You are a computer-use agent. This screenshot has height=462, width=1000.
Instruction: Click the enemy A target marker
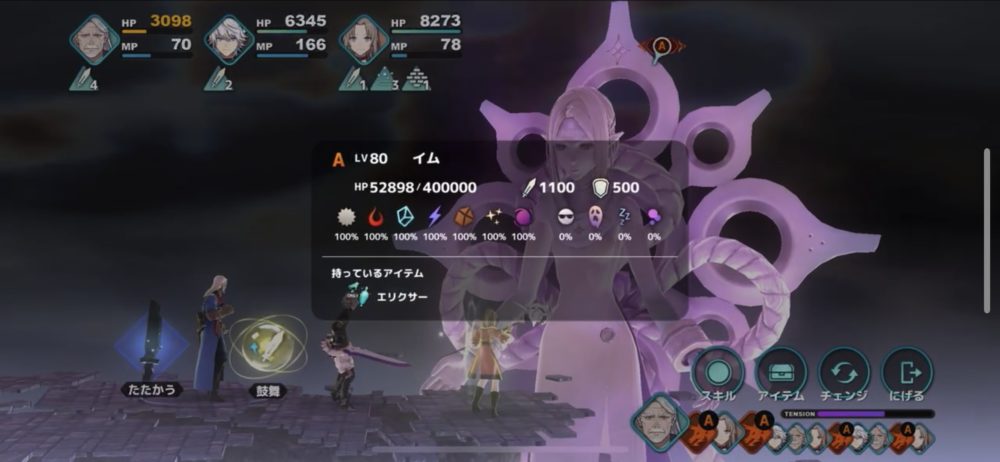(x=661, y=46)
